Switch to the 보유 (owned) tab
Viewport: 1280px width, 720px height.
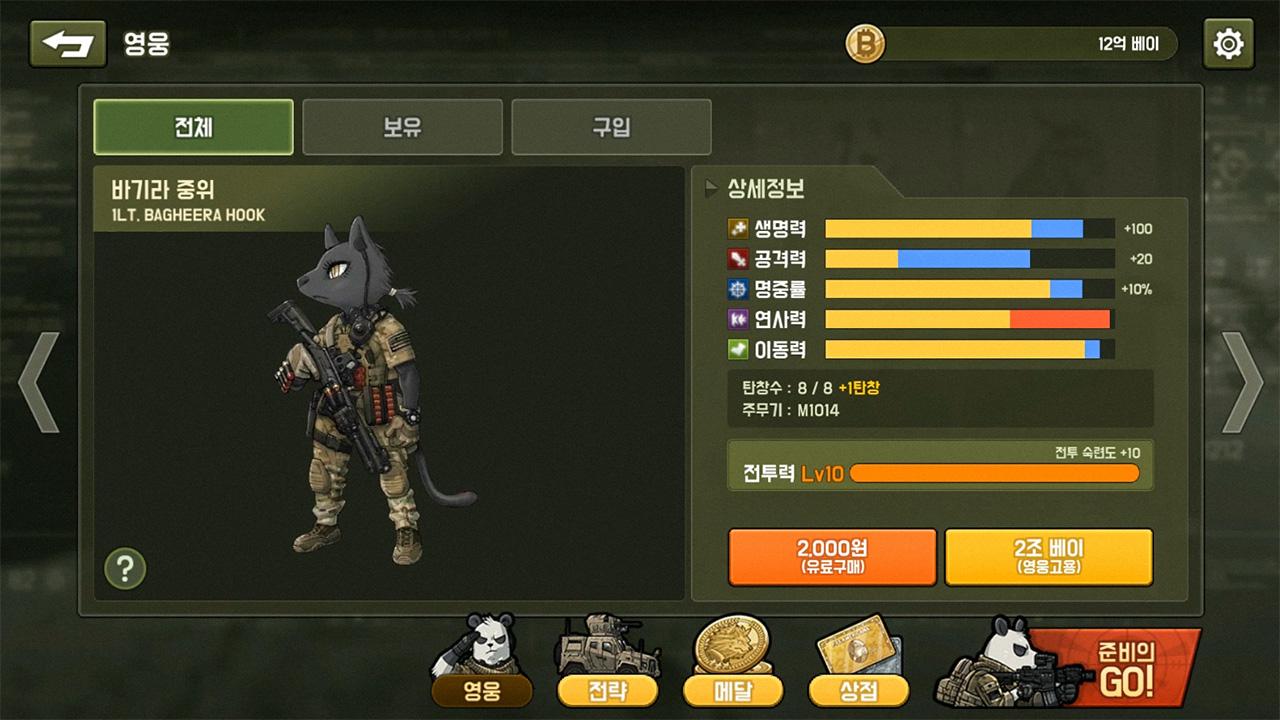[x=402, y=127]
